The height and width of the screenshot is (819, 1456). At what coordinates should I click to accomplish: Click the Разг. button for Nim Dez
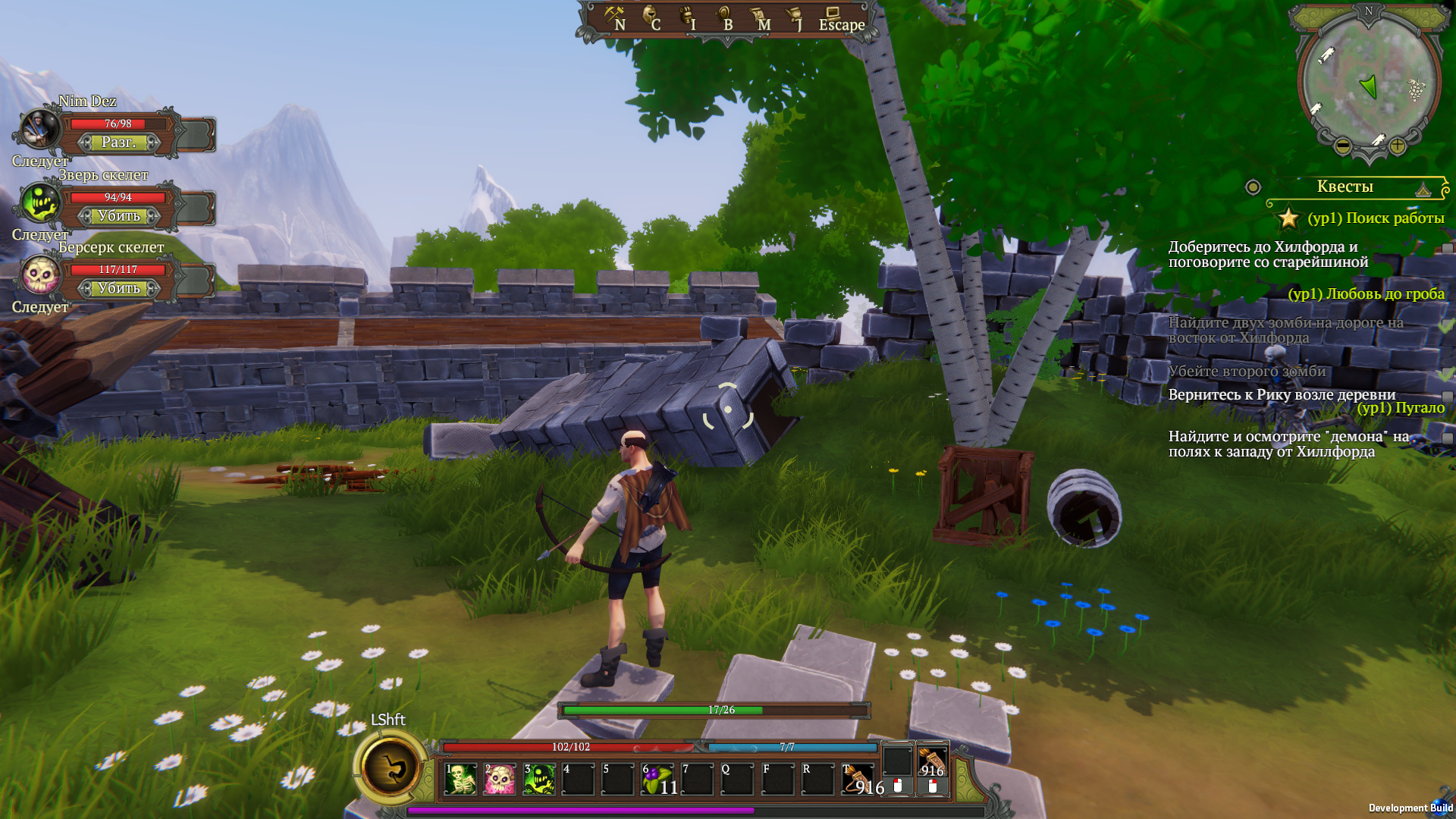119,143
